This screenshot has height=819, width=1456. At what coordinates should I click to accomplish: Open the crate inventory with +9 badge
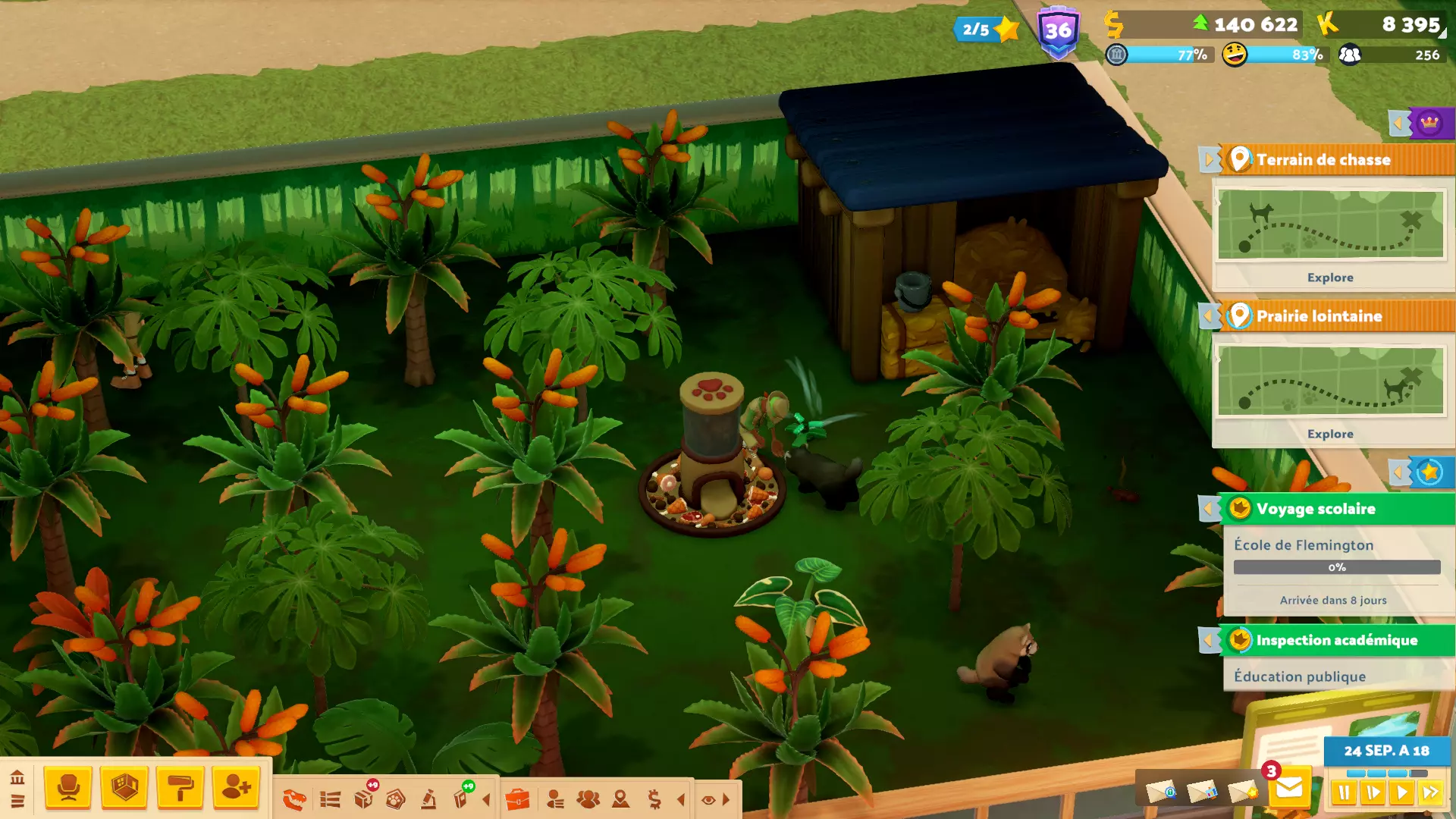[x=364, y=798]
